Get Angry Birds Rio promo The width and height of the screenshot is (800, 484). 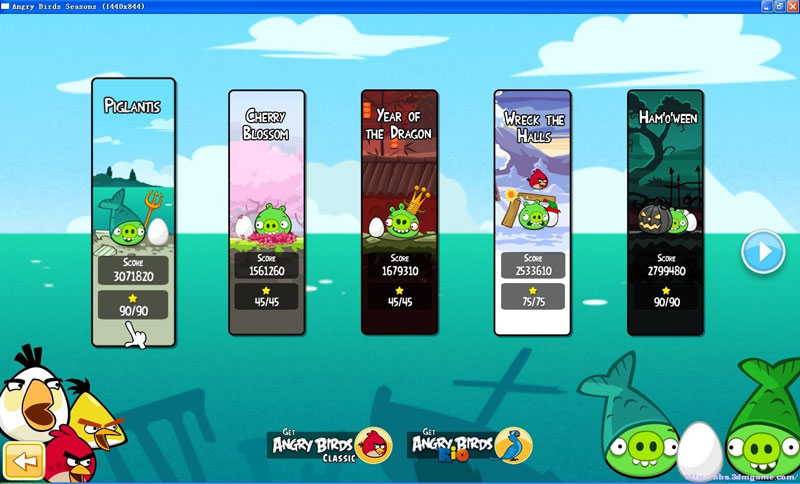tap(470, 445)
